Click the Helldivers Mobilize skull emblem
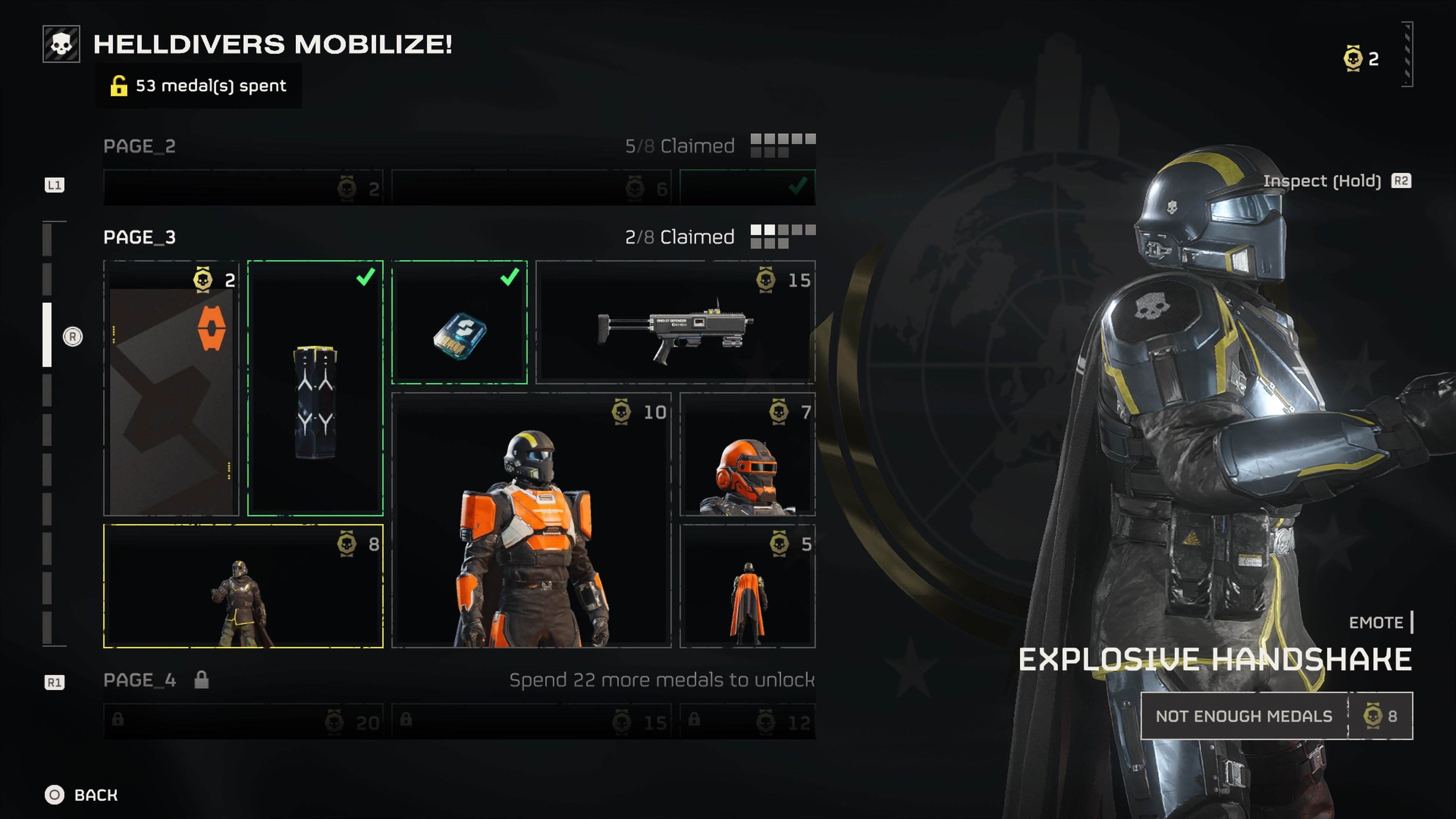This screenshot has height=819, width=1456. pos(61,44)
